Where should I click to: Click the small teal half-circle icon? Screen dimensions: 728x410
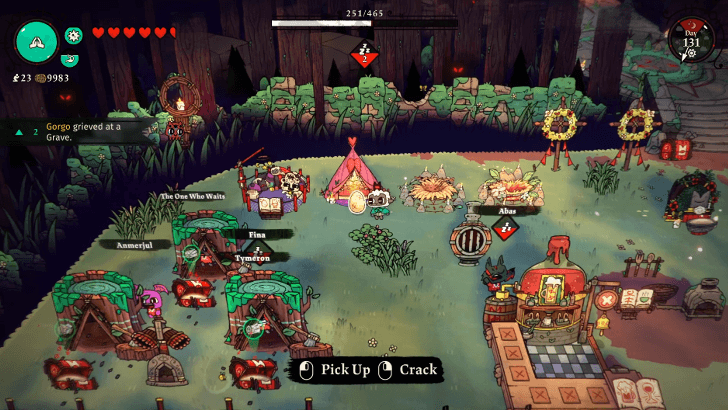click(72, 59)
